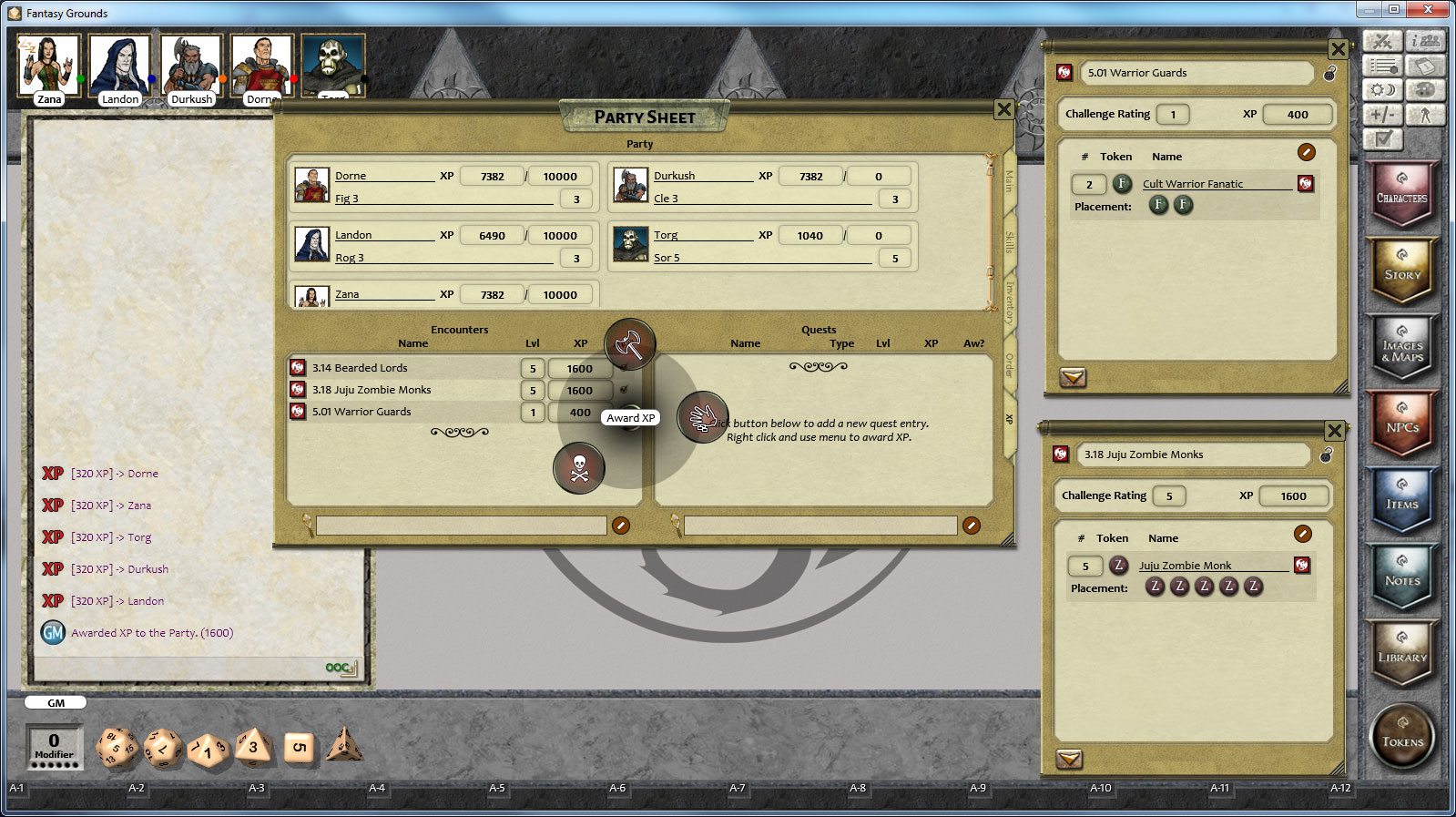Open the color palette toolbar icon
This screenshot has height=817, width=1456.
point(1425,90)
